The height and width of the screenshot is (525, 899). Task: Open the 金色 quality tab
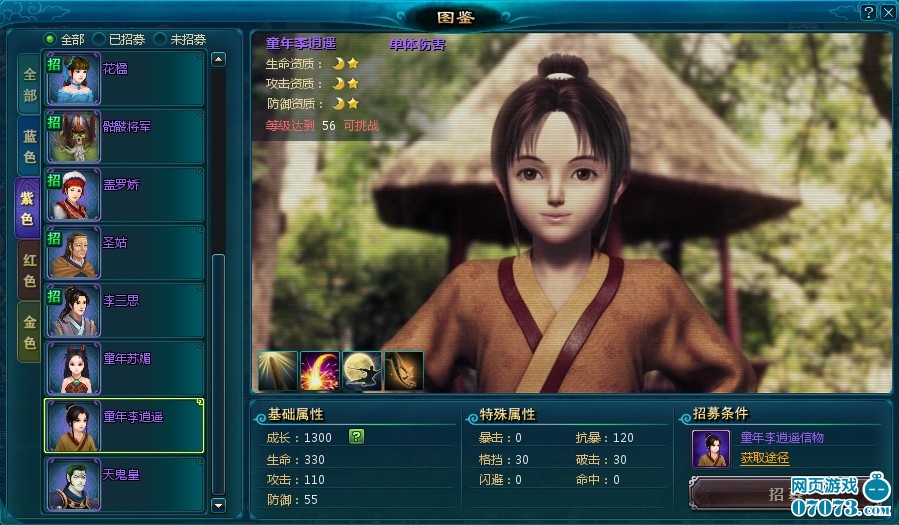click(x=29, y=331)
